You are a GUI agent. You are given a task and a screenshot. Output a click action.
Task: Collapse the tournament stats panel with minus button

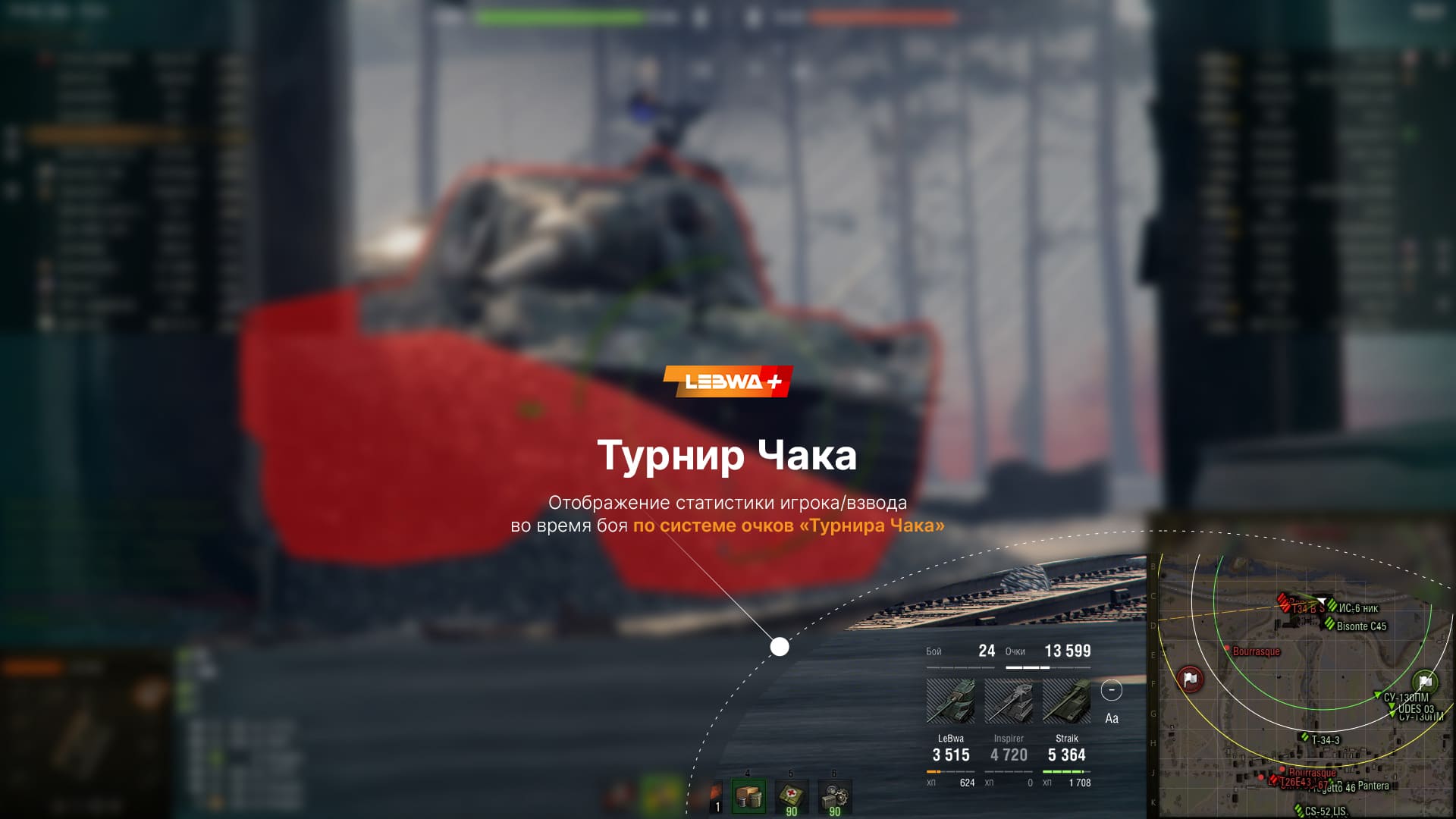pos(1111,690)
